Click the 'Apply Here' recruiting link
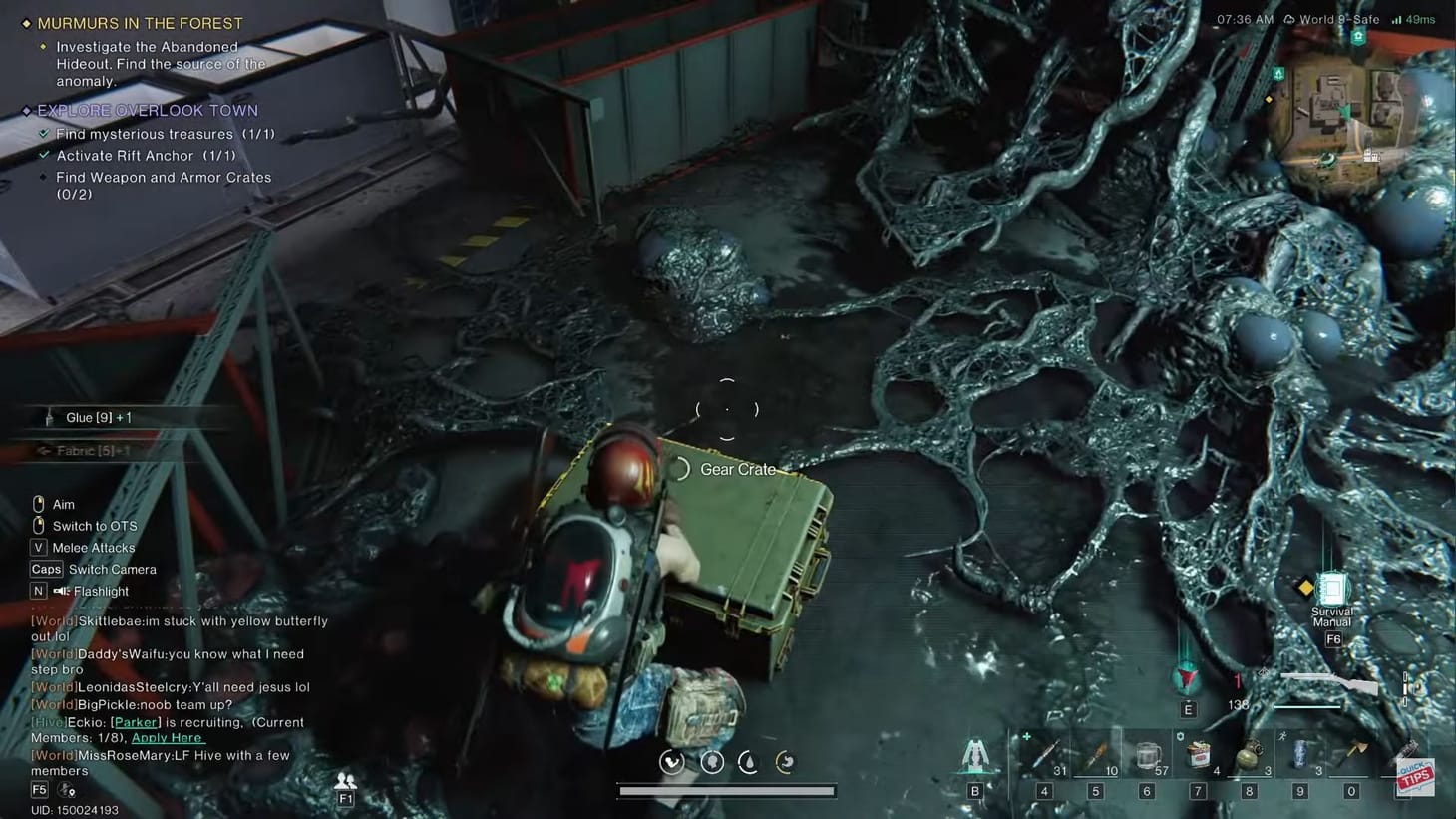 pyautogui.click(x=168, y=737)
